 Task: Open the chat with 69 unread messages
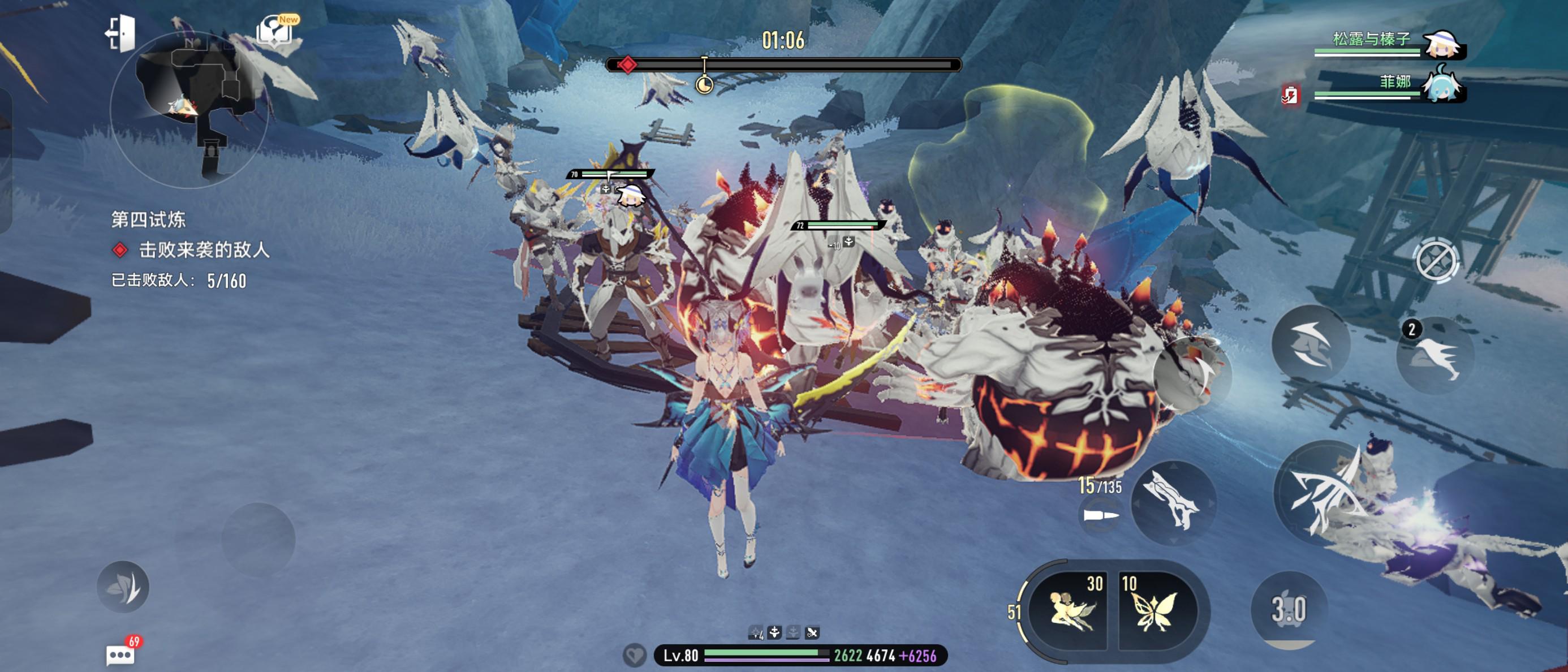(120, 654)
